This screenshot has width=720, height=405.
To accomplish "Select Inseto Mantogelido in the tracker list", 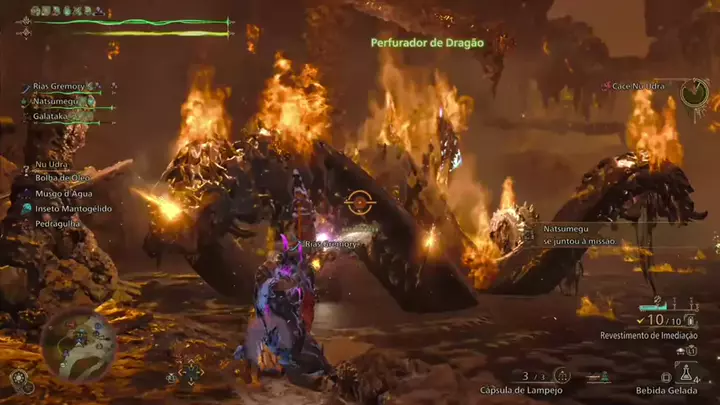I will (73, 208).
